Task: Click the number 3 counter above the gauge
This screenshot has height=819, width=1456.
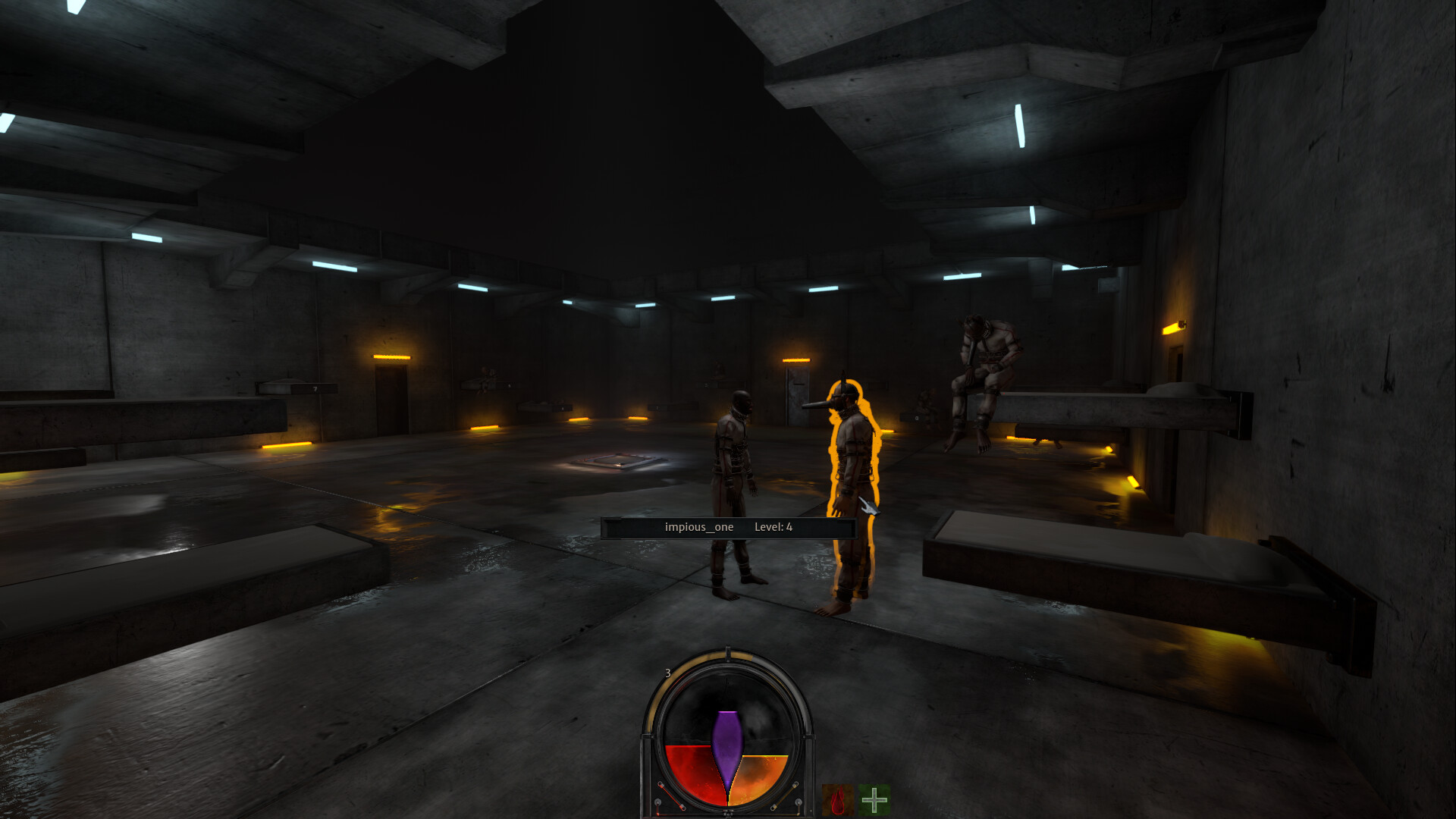Action: point(668,673)
